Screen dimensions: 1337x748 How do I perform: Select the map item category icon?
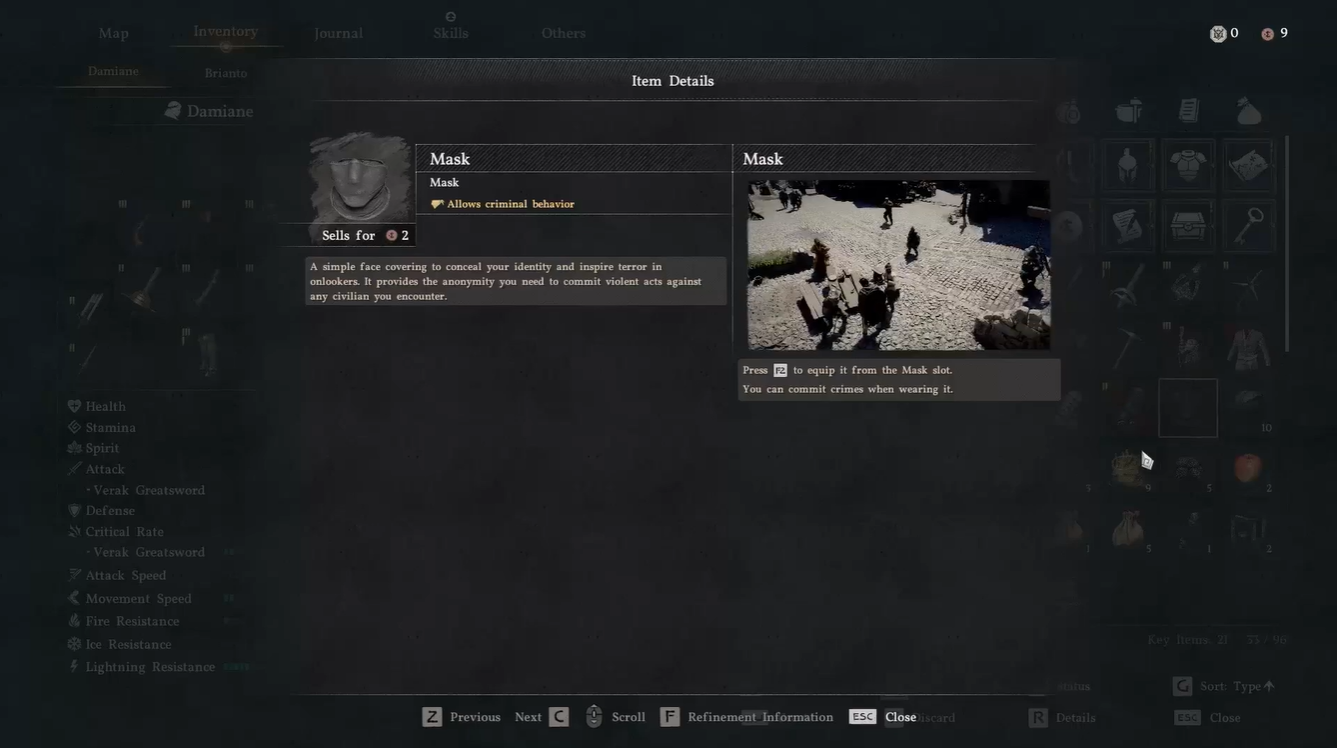point(1250,164)
